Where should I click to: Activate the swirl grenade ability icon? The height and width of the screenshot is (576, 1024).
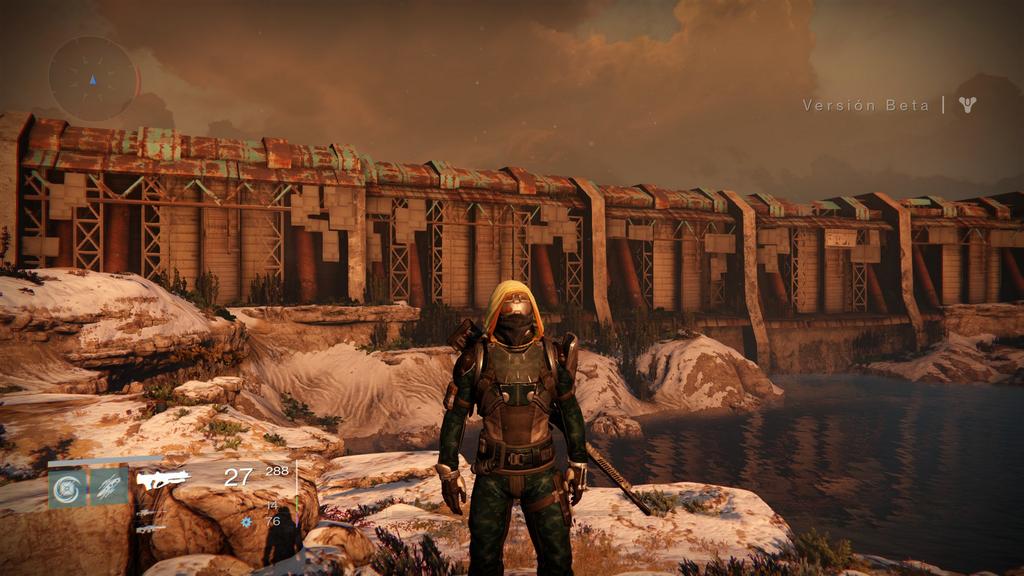click(67, 487)
